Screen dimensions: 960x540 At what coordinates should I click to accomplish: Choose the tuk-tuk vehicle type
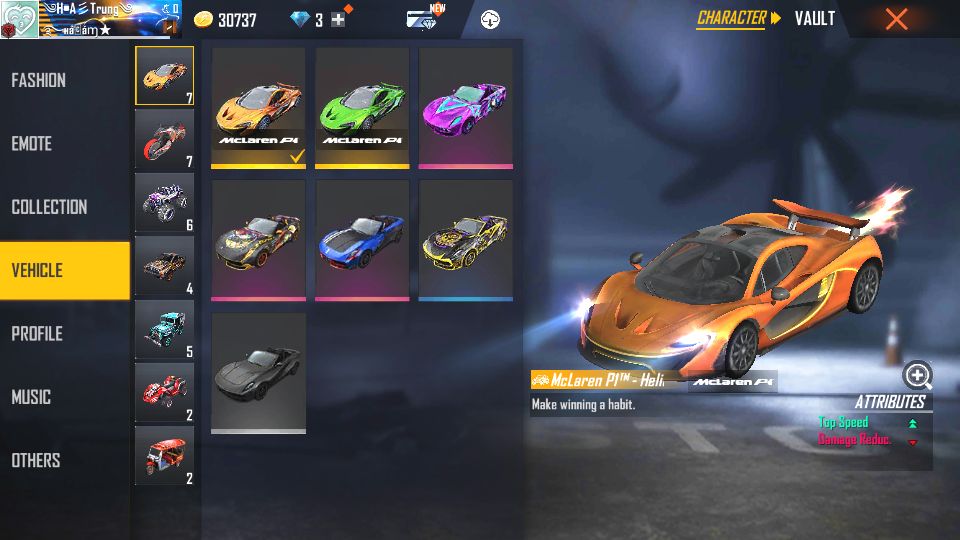click(164, 455)
